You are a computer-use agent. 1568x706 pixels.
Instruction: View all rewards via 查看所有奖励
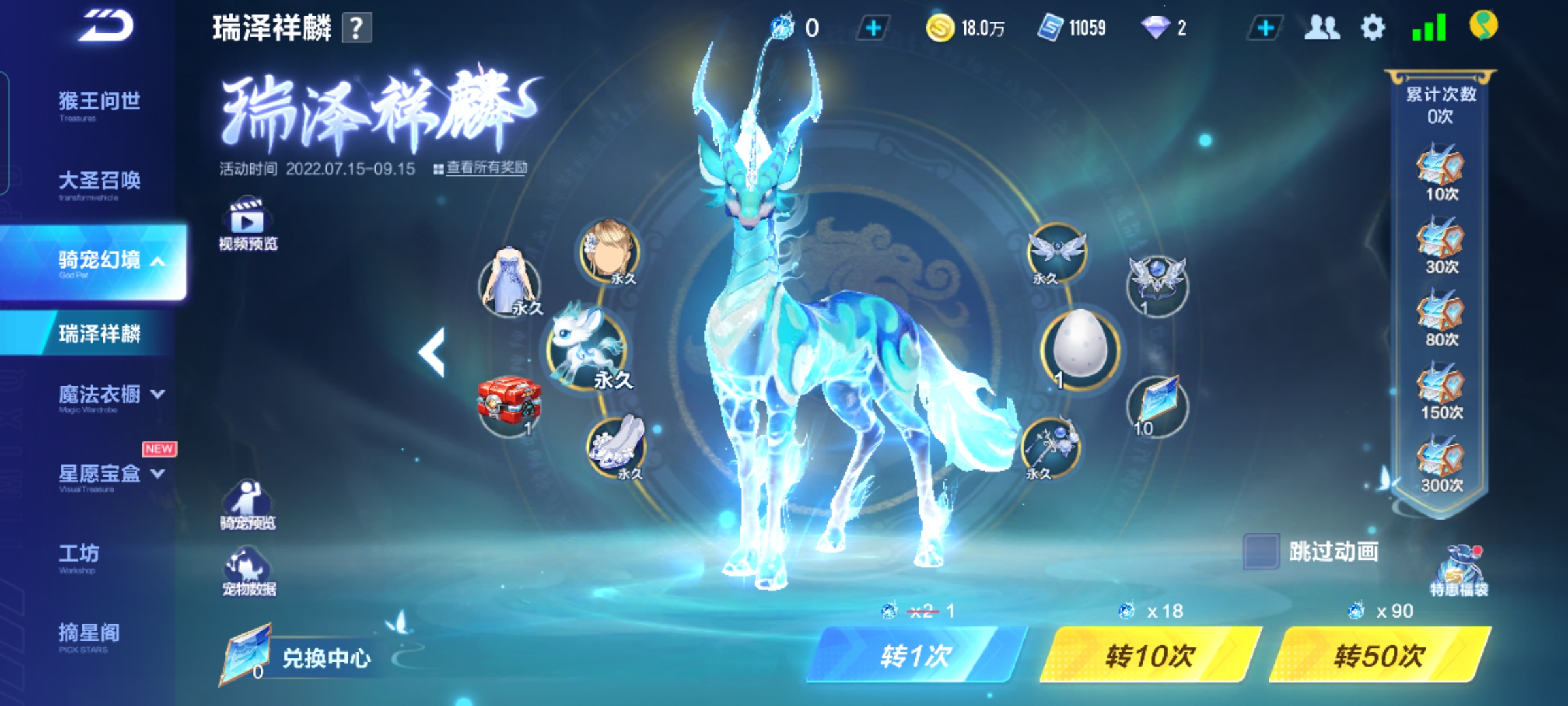pyautogui.click(x=486, y=168)
